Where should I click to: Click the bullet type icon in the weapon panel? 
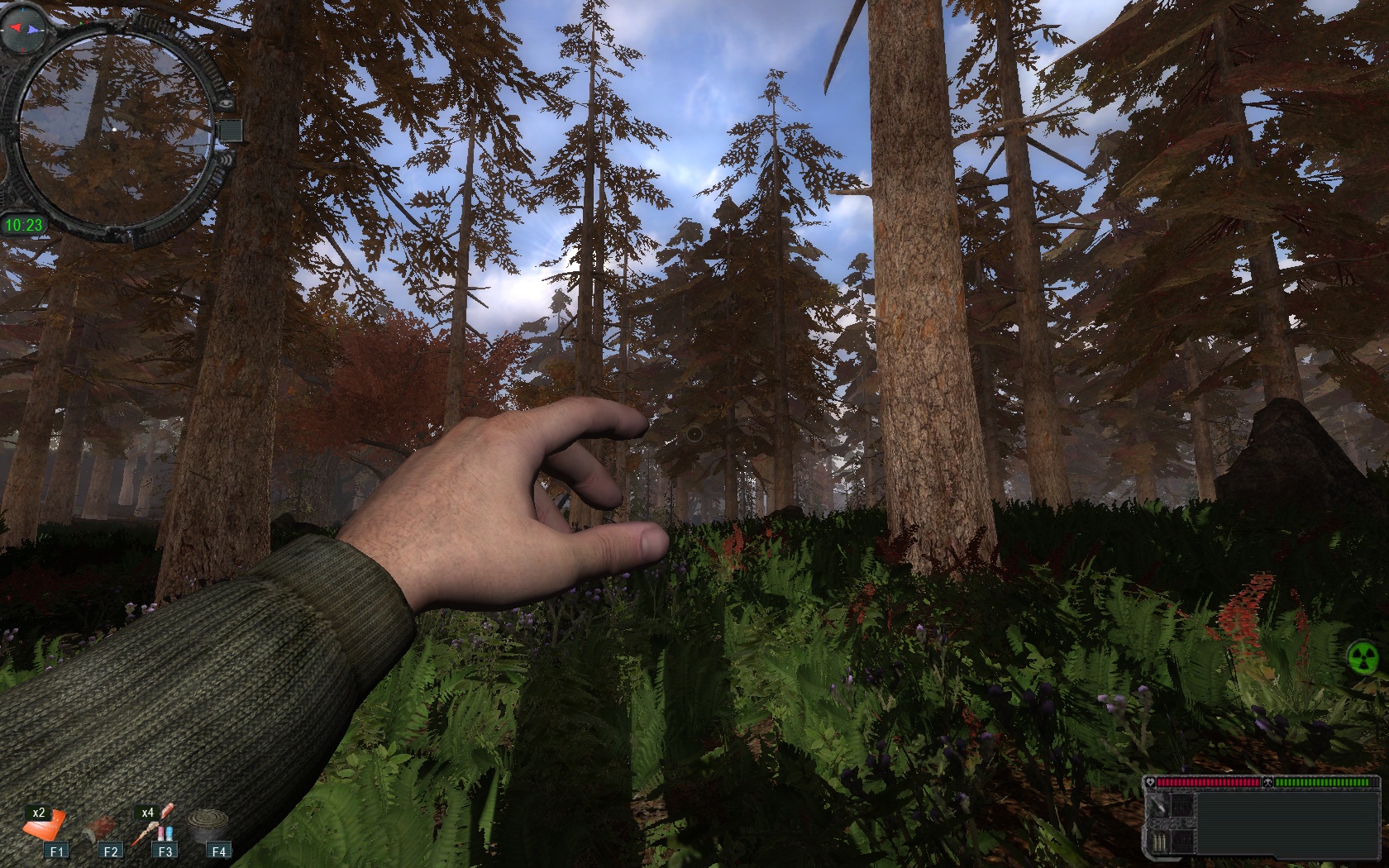[x=1160, y=806]
